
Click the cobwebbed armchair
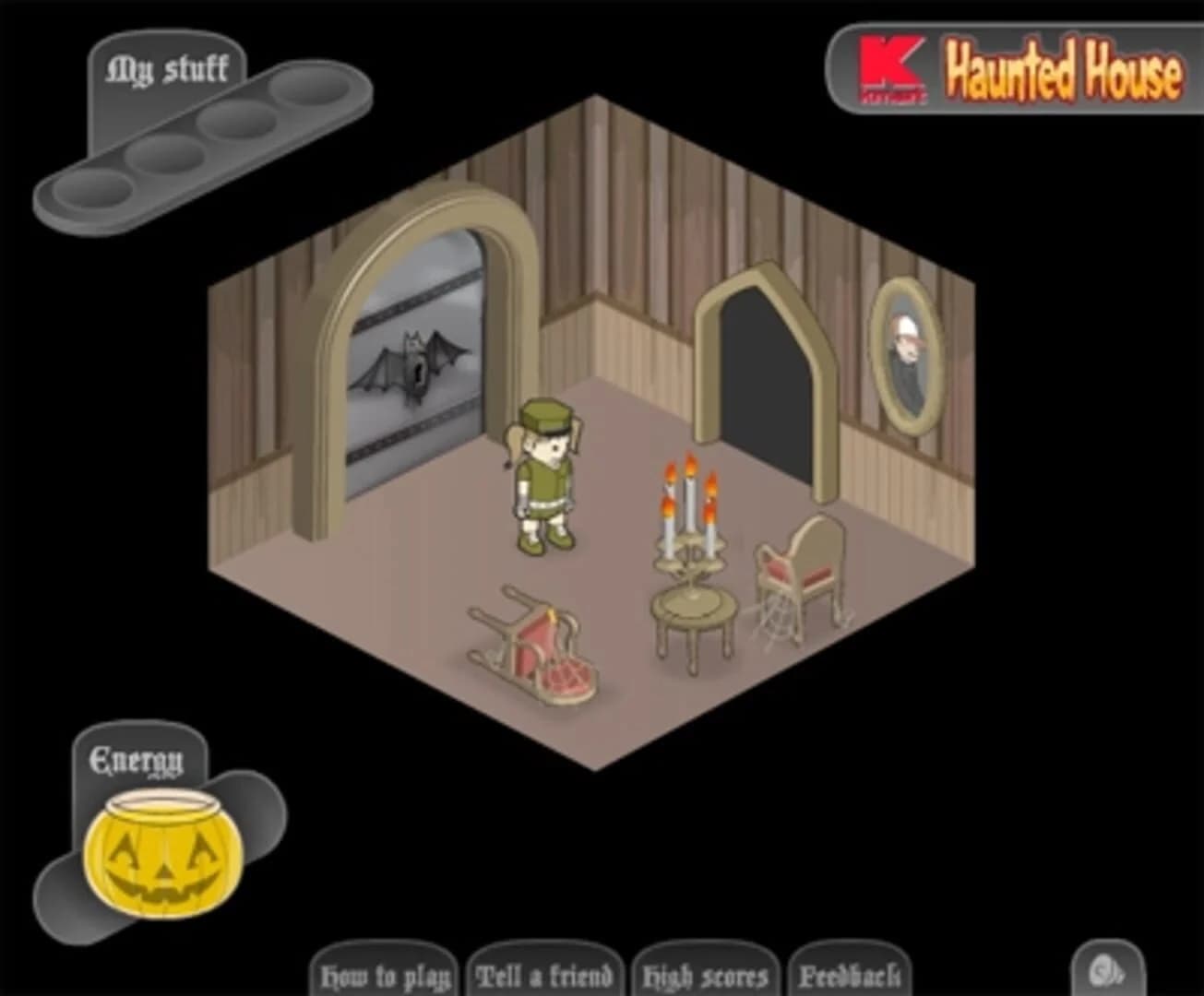coord(800,572)
